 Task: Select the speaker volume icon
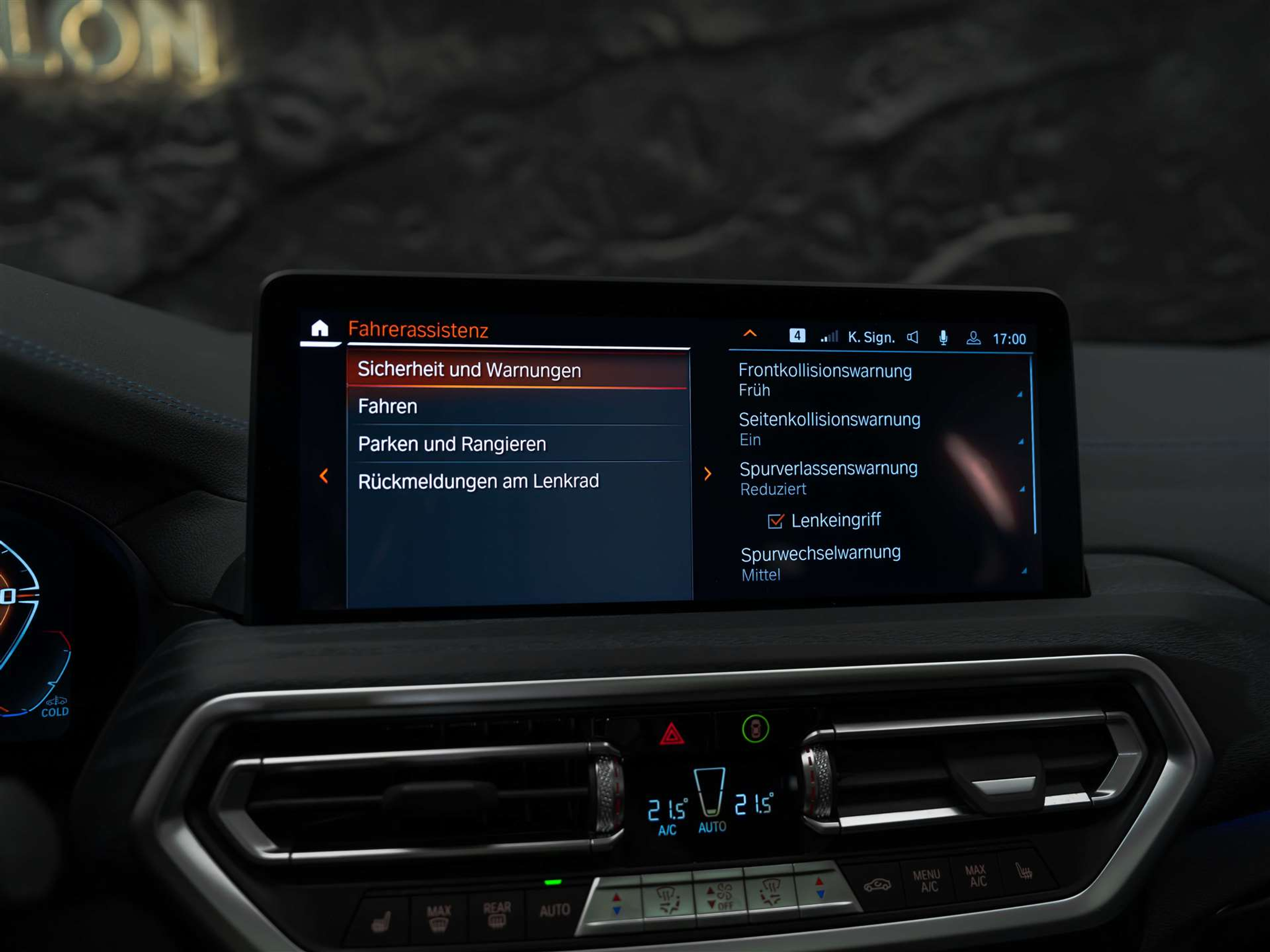tap(912, 337)
